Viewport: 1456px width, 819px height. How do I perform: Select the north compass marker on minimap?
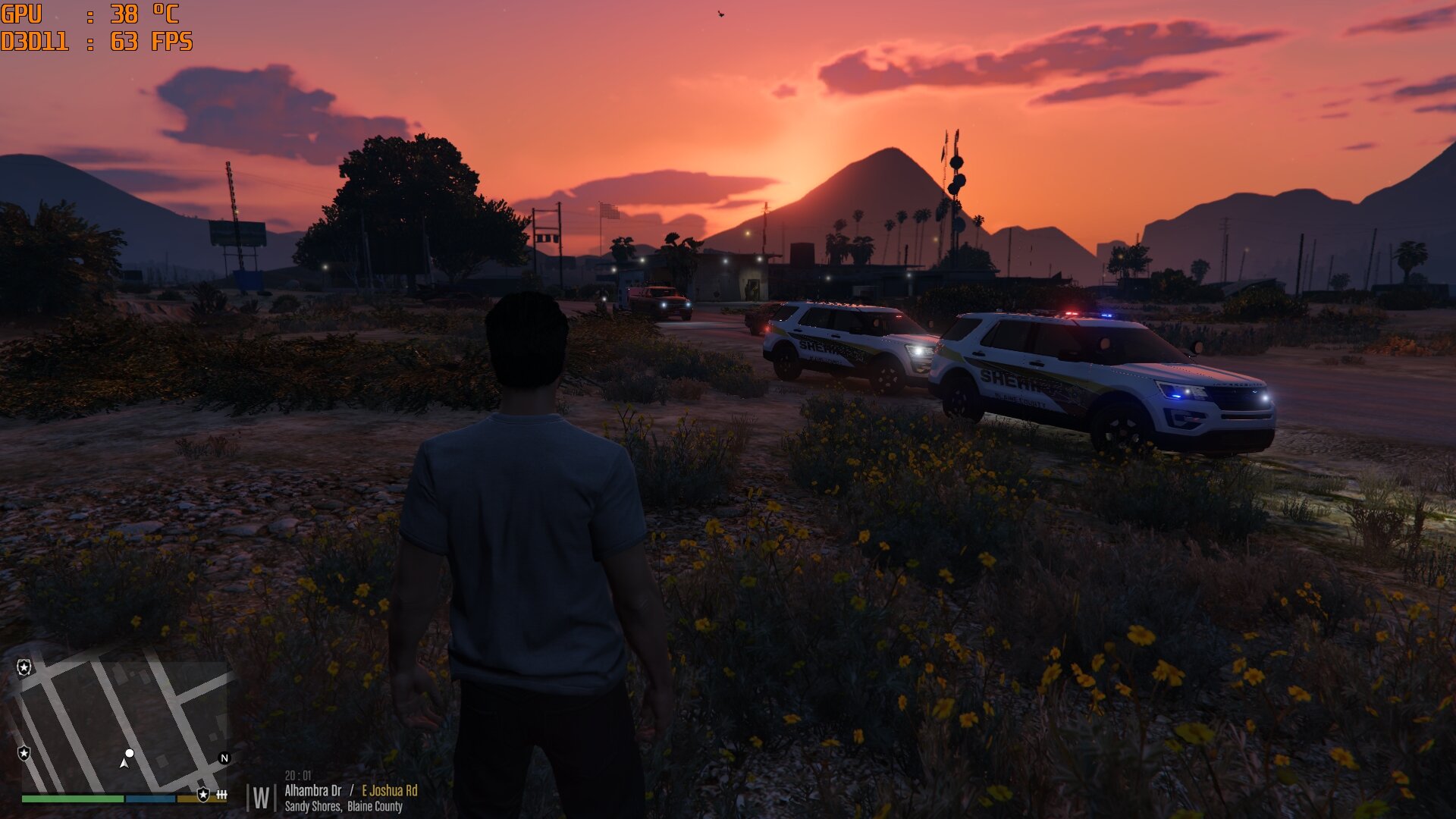224,758
